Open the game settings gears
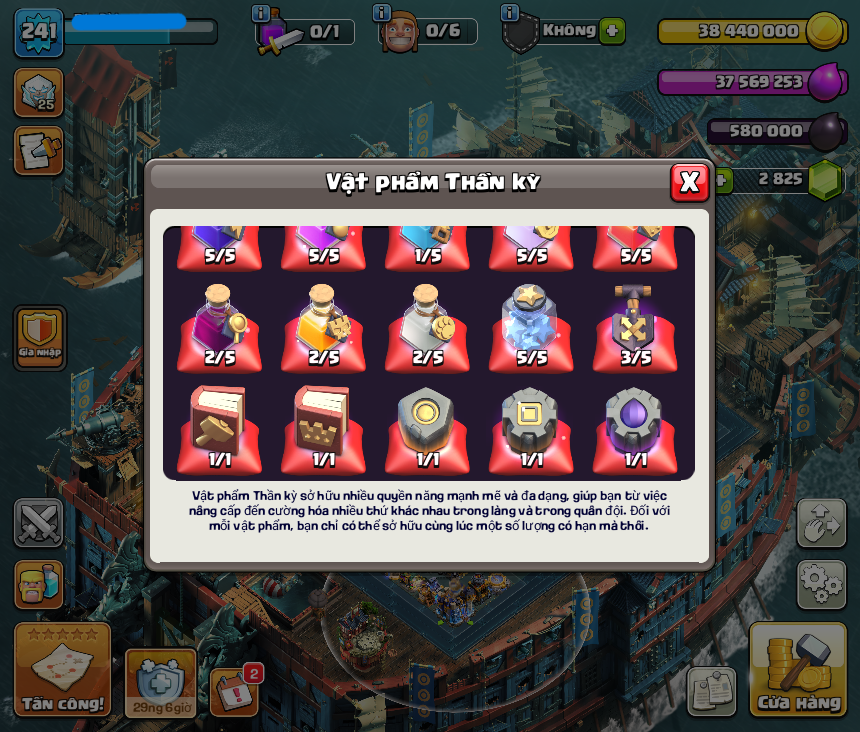860x732 pixels. pos(821,583)
